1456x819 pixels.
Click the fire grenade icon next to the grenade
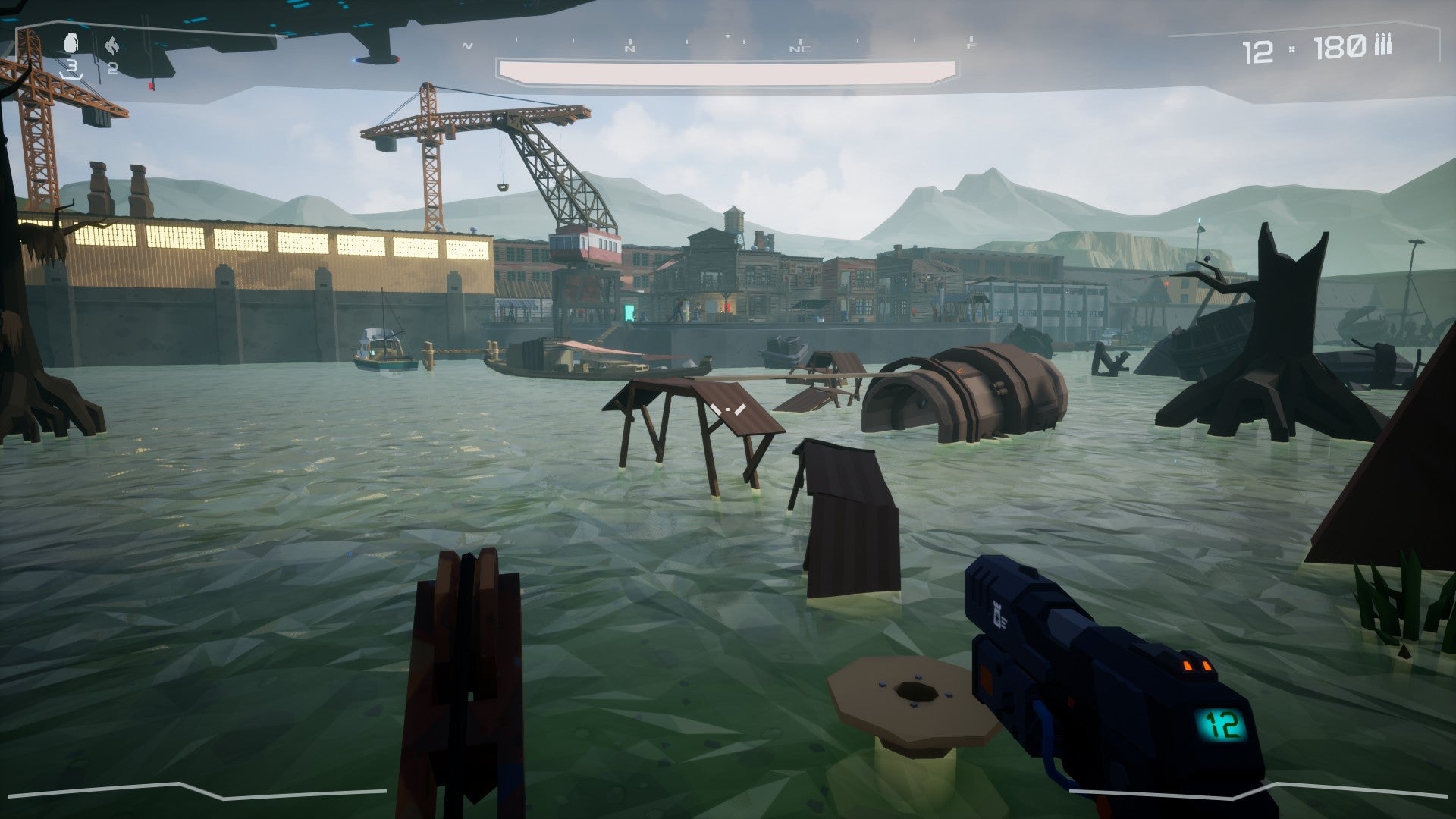(111, 43)
